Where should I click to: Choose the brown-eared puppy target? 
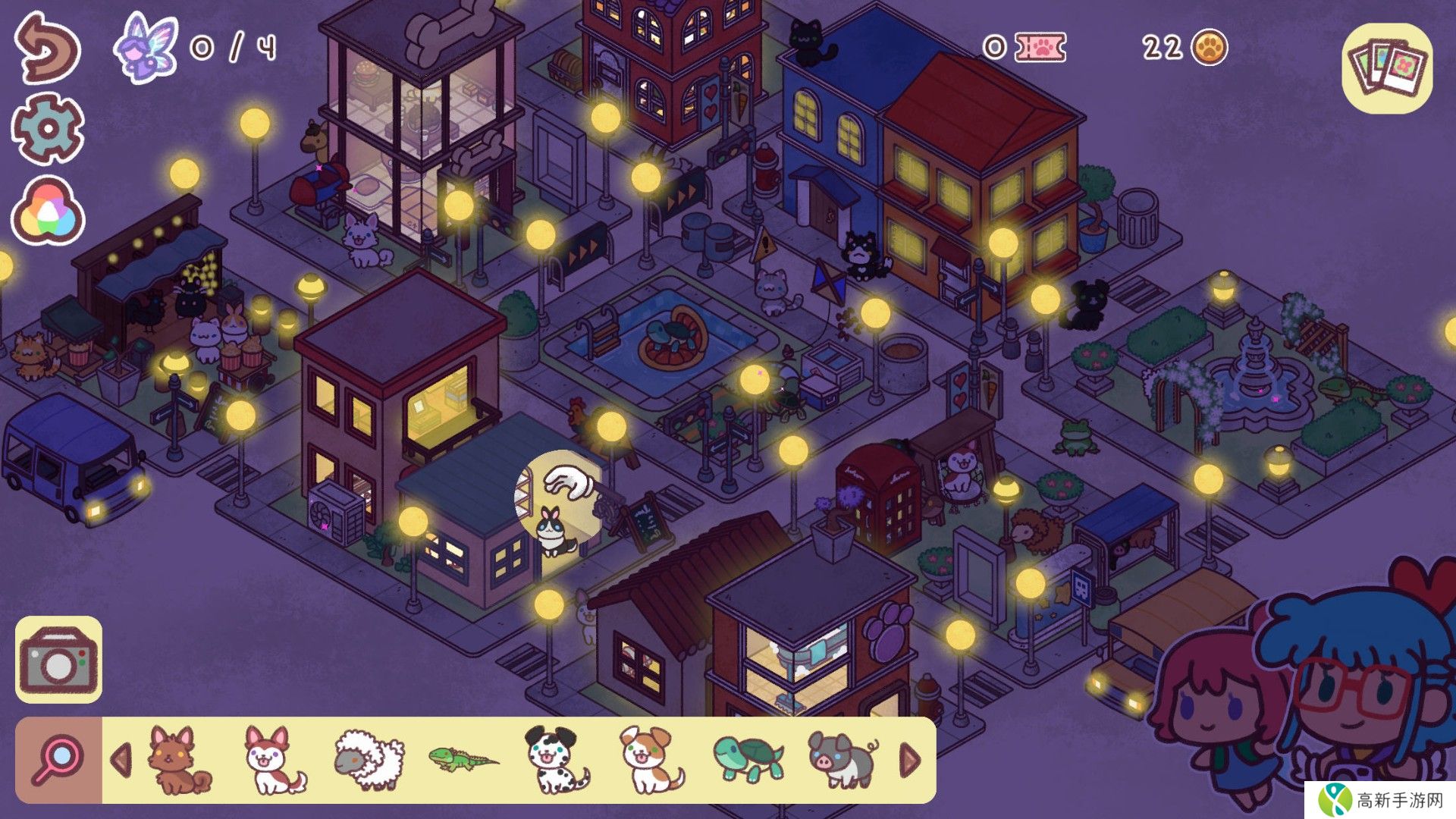coord(651,760)
